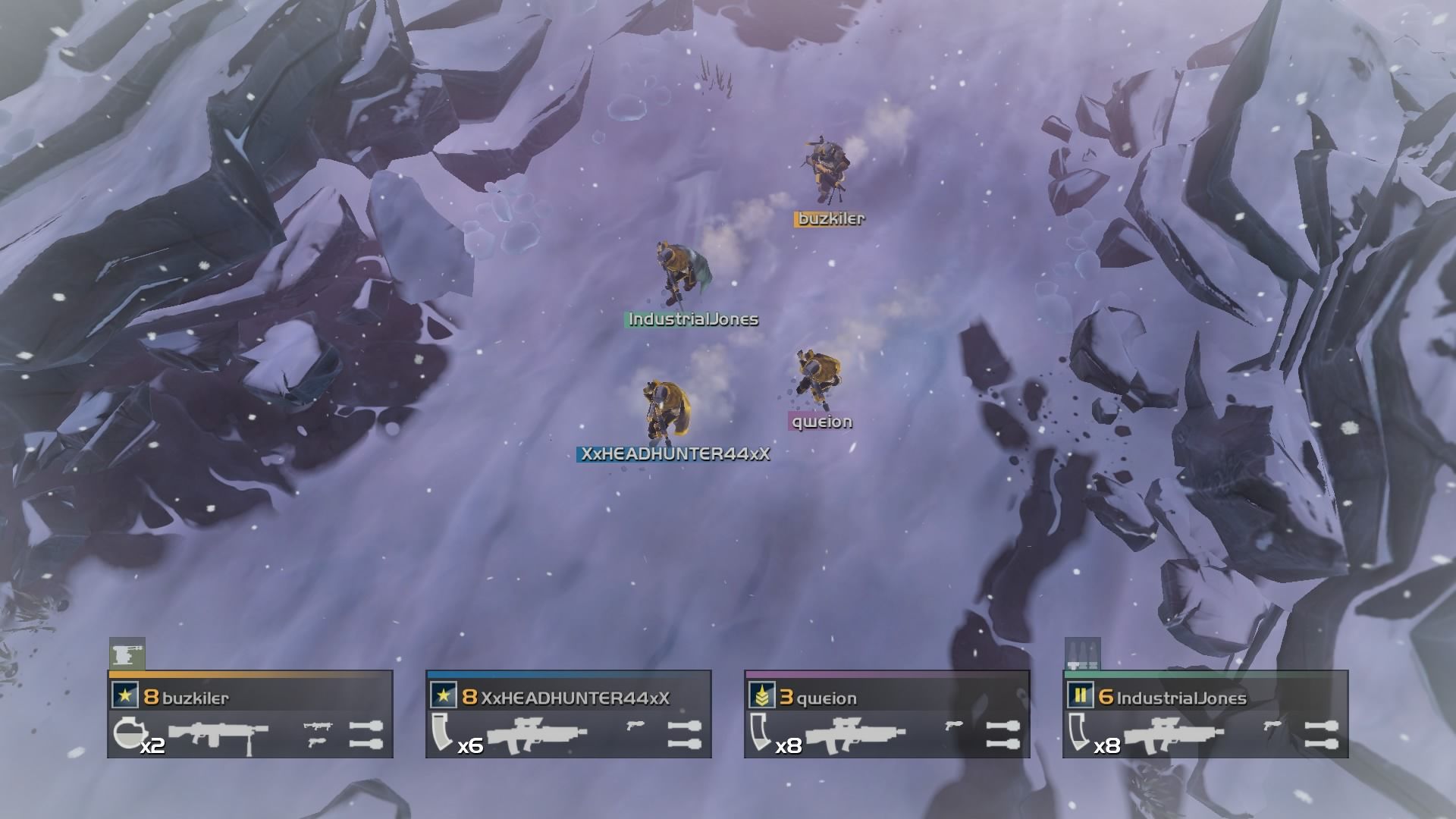Click qweion's grenade icons
Viewport: 1456px width, 819px height.
coord(1003,734)
